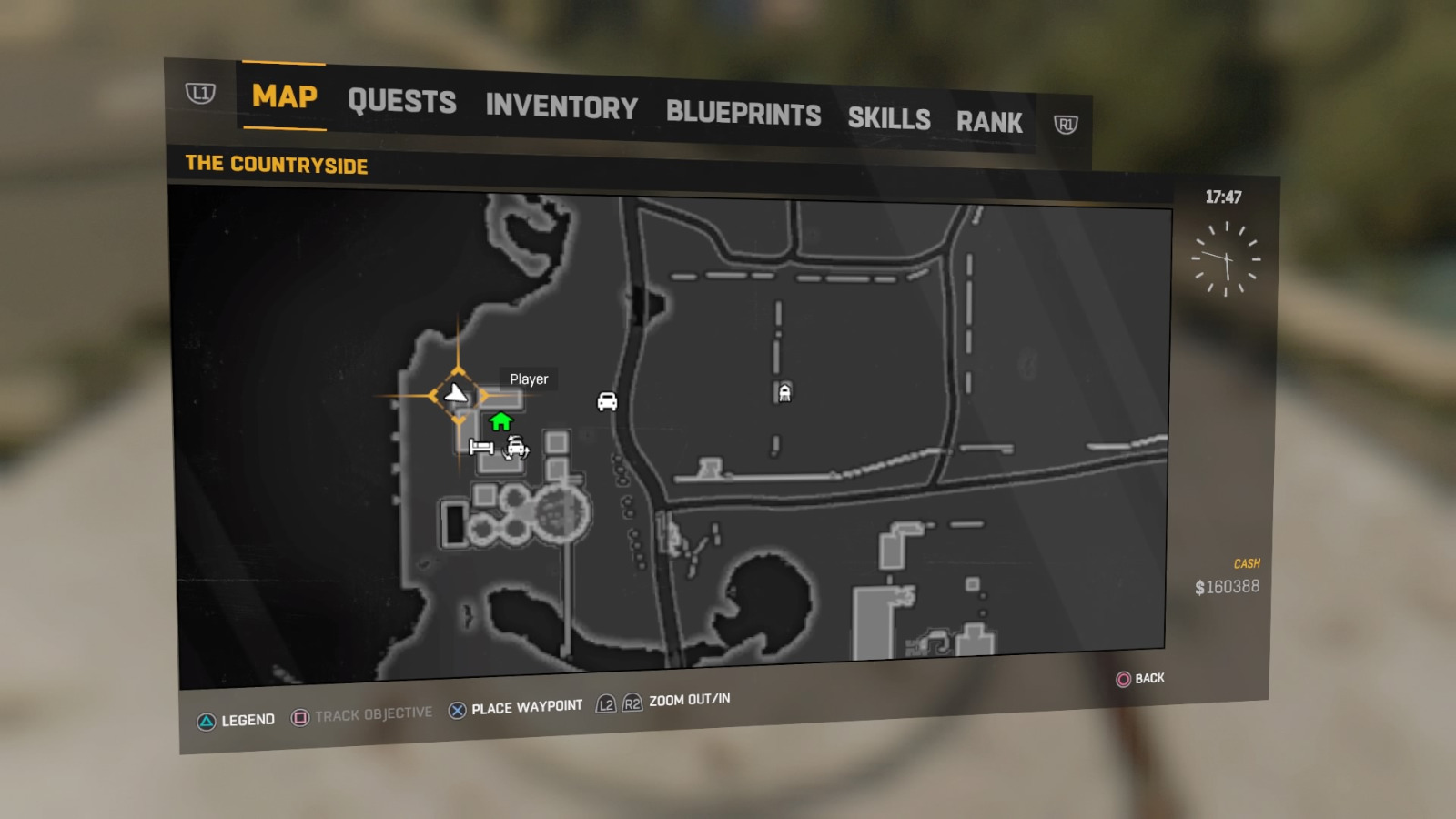
Task: Click the Player arrow marker on the map
Action: click(x=455, y=394)
